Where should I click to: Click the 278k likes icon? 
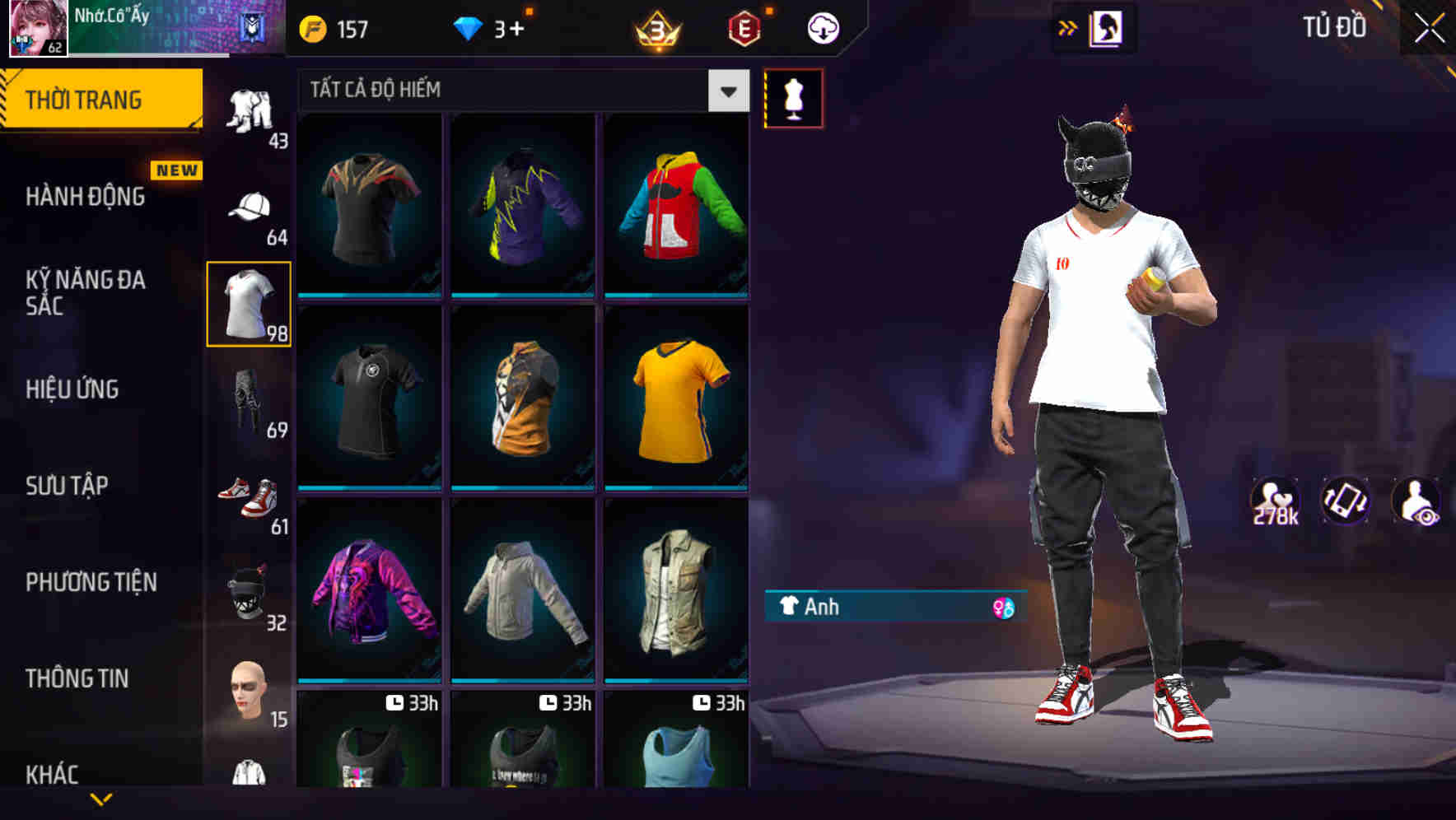tap(1276, 501)
